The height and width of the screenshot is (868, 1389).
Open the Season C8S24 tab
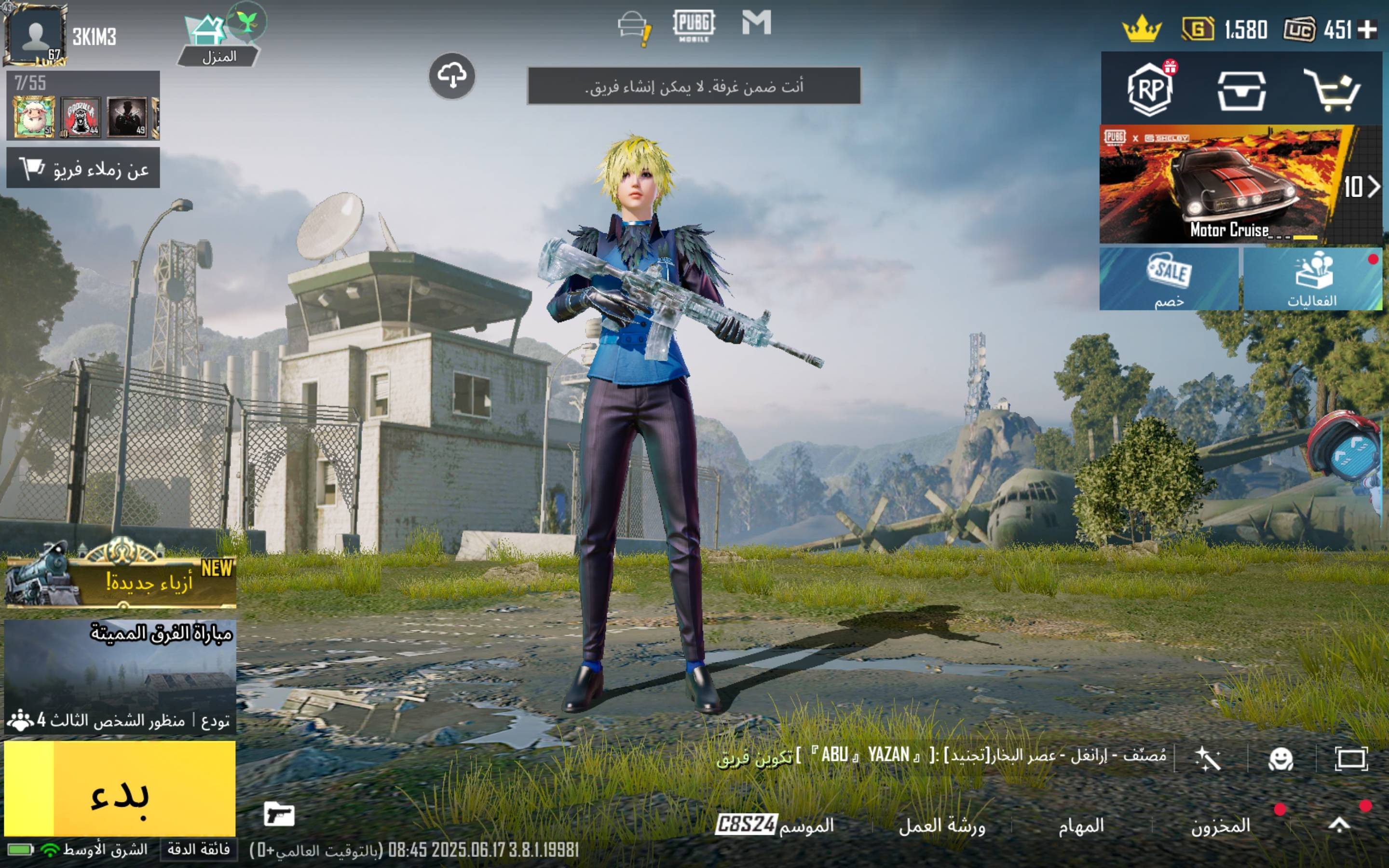774,826
